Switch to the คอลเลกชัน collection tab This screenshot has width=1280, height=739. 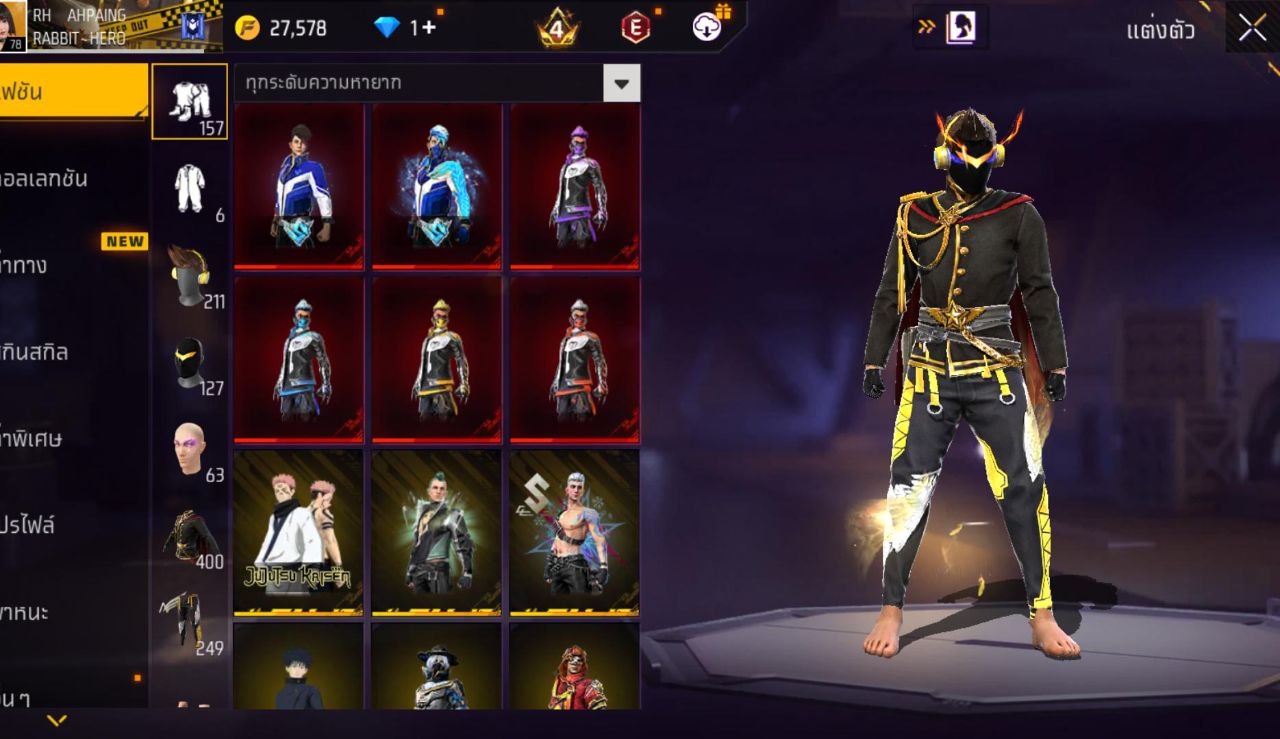coord(50,178)
